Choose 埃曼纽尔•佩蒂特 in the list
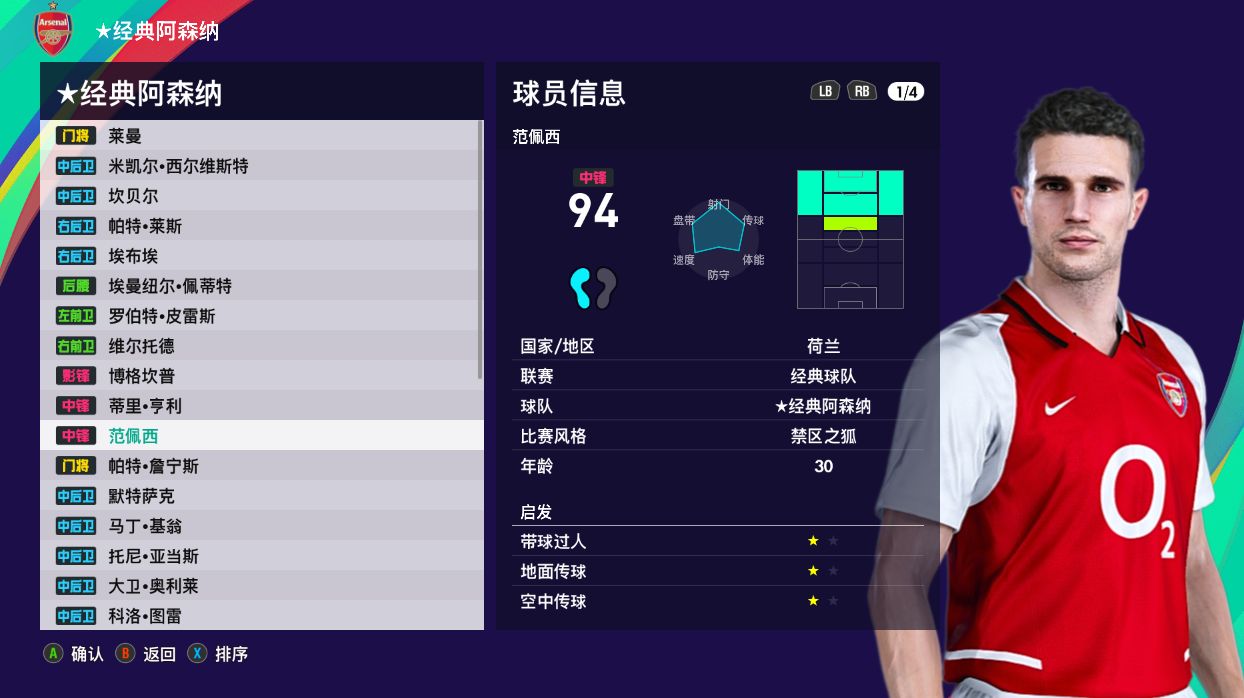Viewport: 1244px width, 698px height. coord(260,286)
